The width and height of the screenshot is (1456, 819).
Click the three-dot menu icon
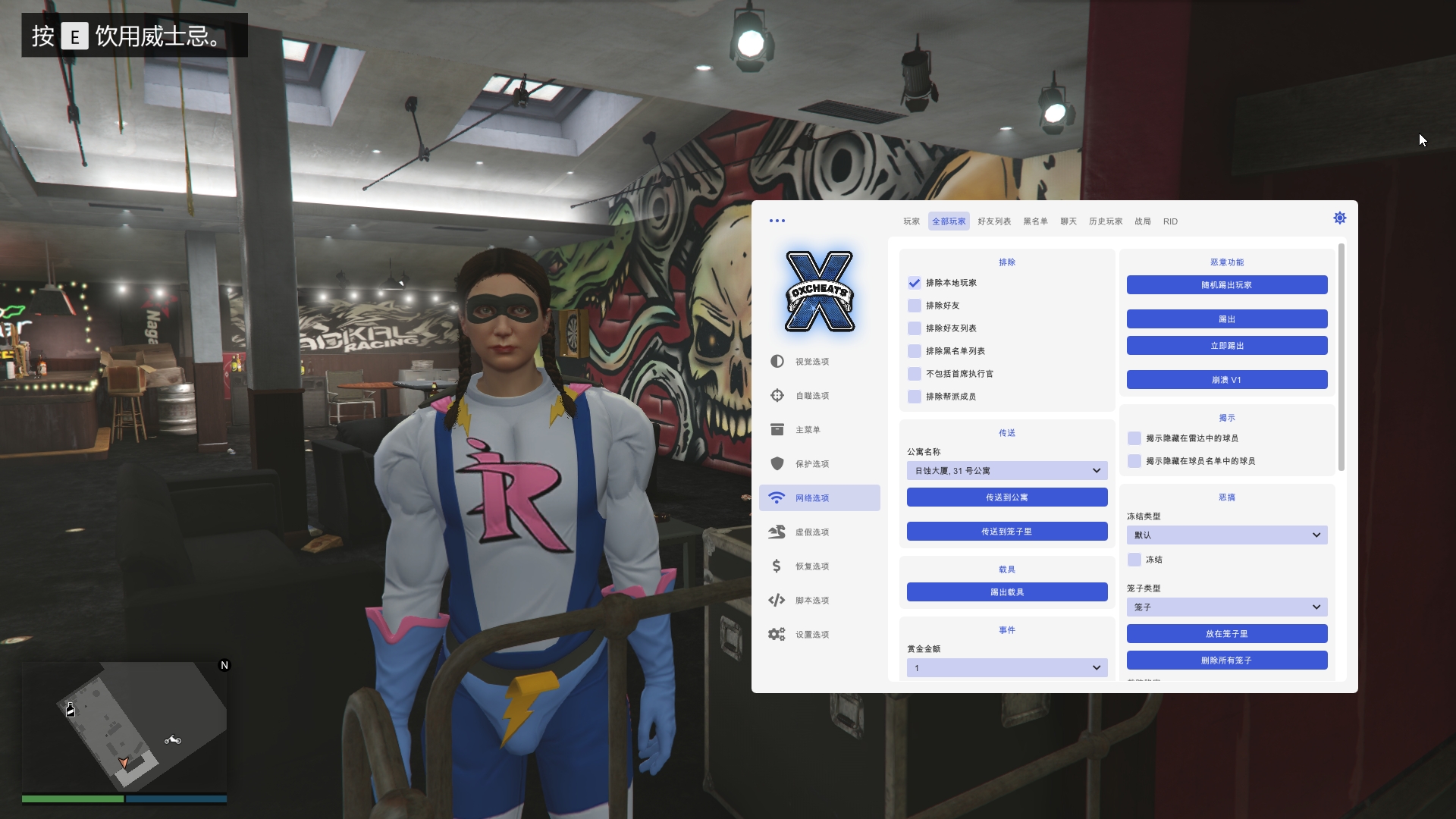coord(777,221)
